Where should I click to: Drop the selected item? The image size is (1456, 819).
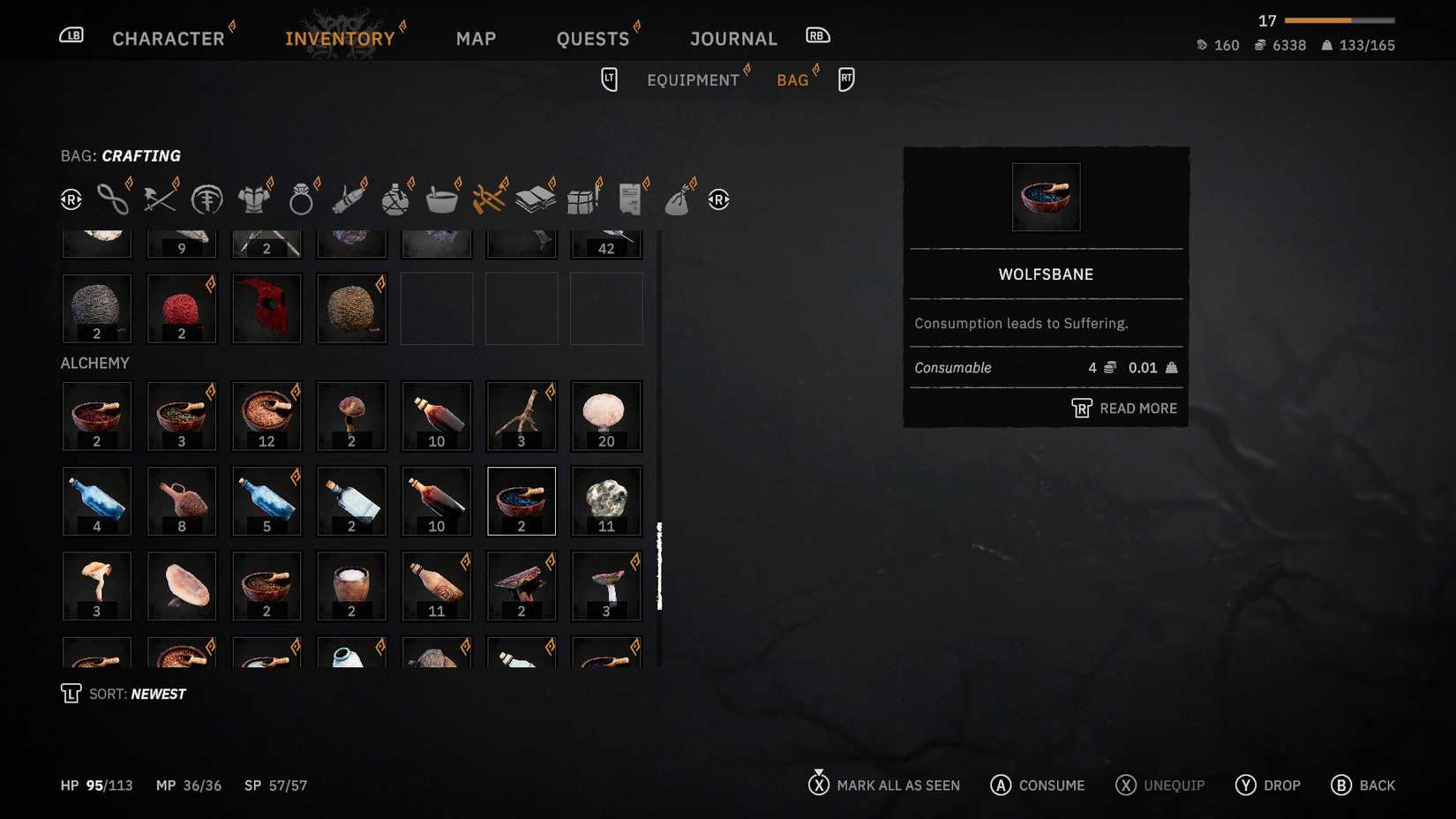click(x=1268, y=785)
